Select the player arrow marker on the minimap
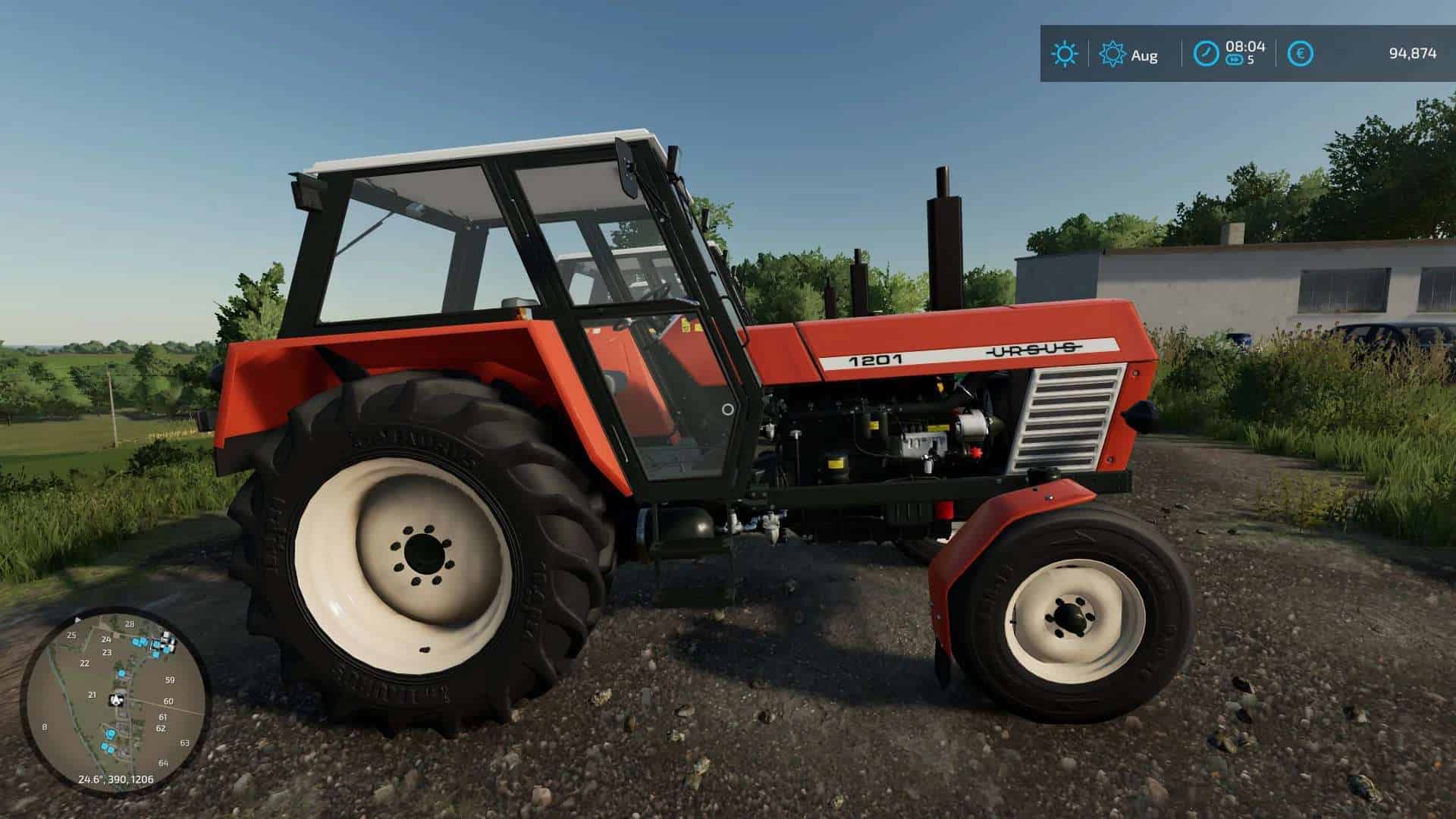 (x=116, y=699)
